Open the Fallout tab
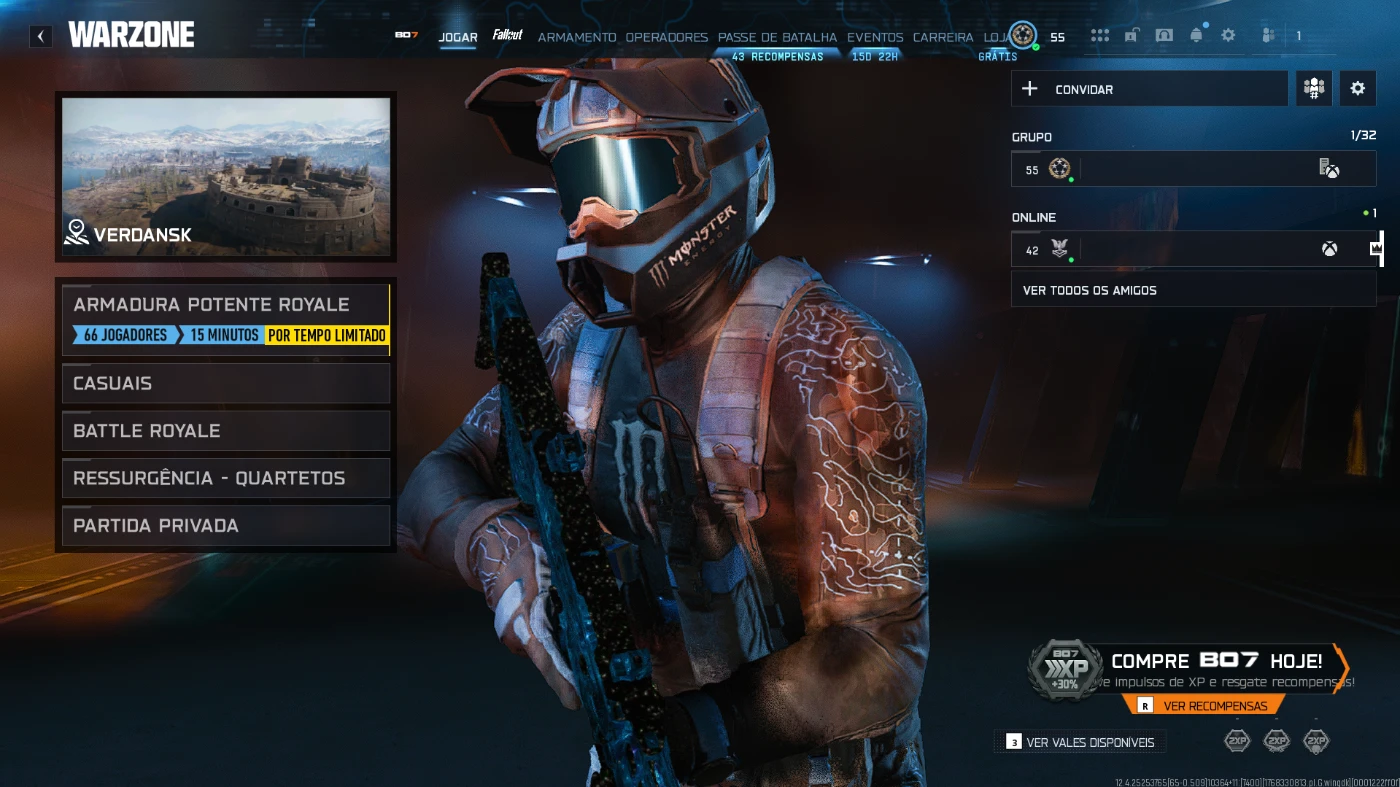 pyautogui.click(x=508, y=36)
